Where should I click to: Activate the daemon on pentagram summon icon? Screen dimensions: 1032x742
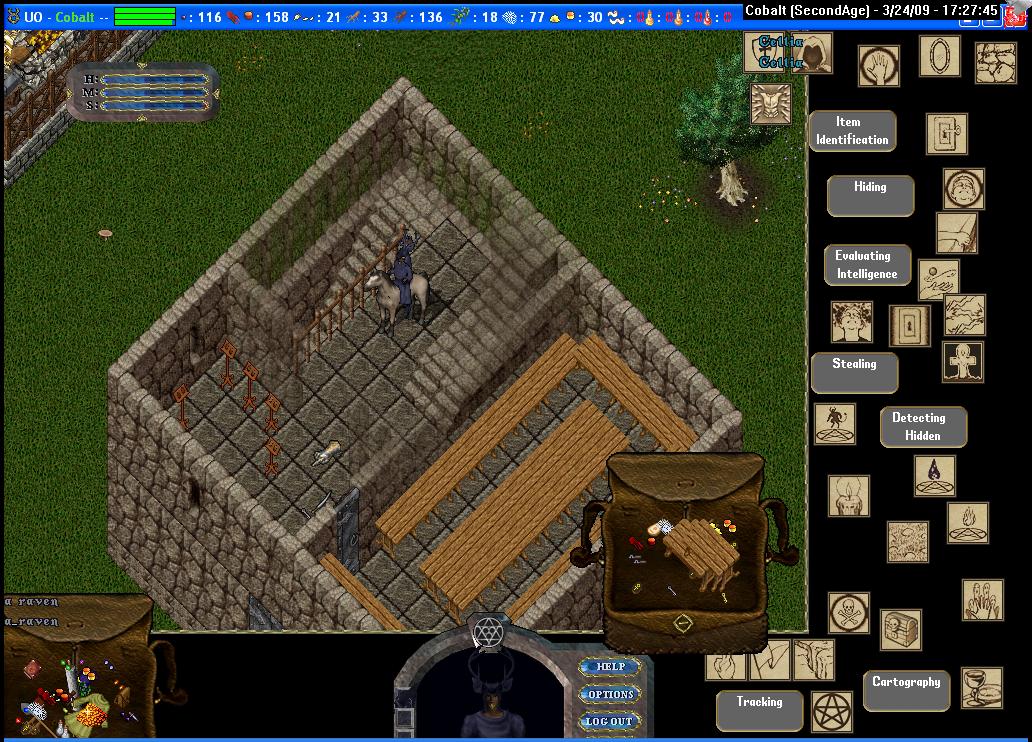pyautogui.click(x=834, y=424)
